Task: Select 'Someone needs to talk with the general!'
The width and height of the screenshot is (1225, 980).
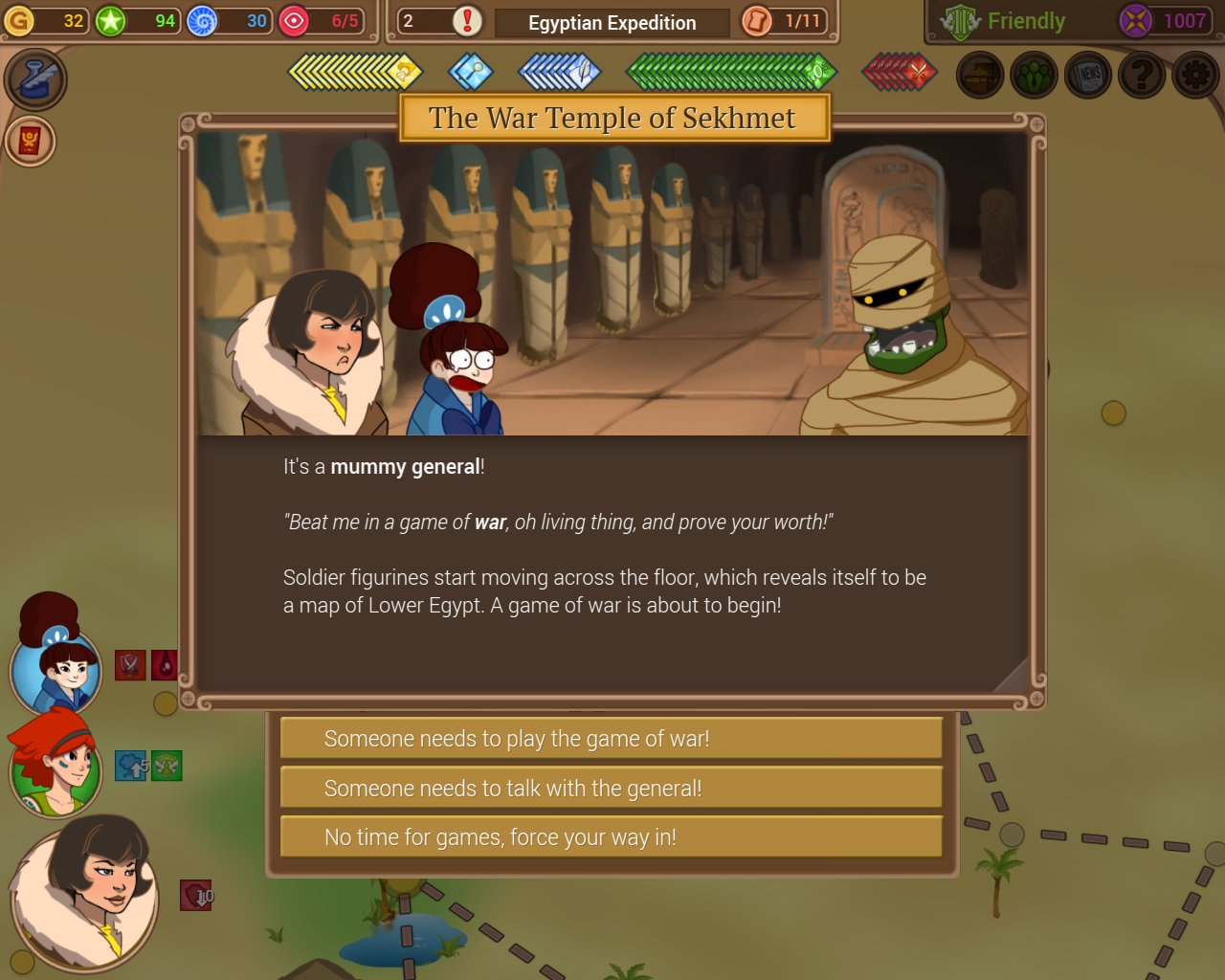Action: tap(612, 787)
